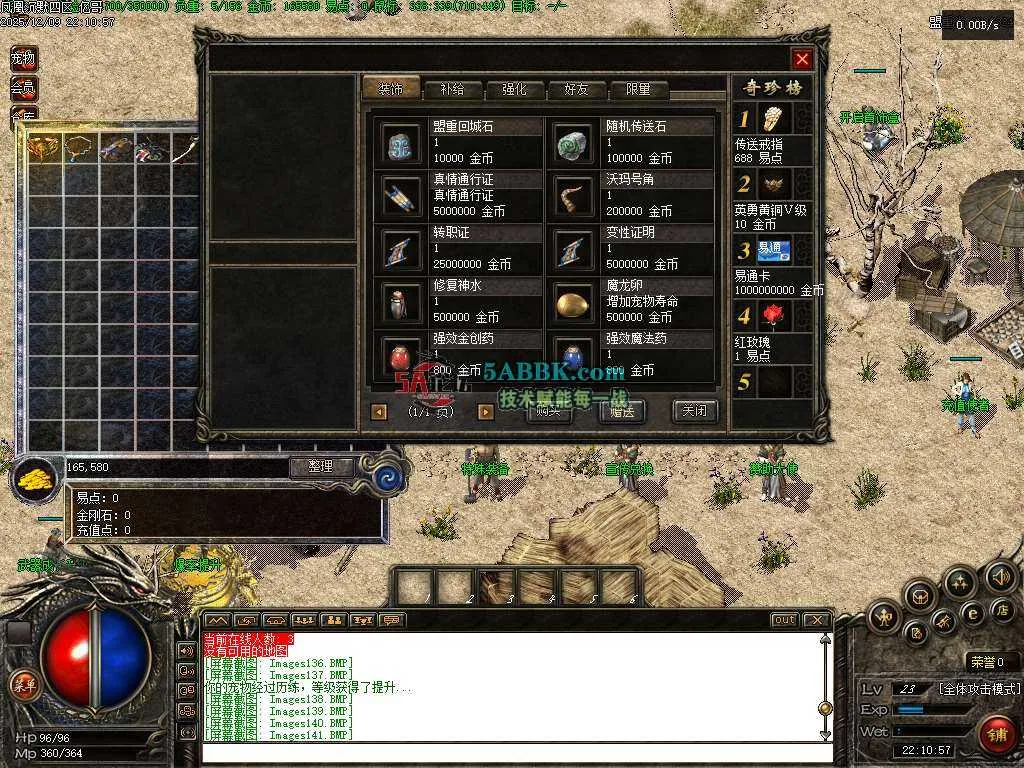Click the 整理 sort inventory button
Image resolution: width=1024 pixels, height=768 pixels.
tap(322, 467)
